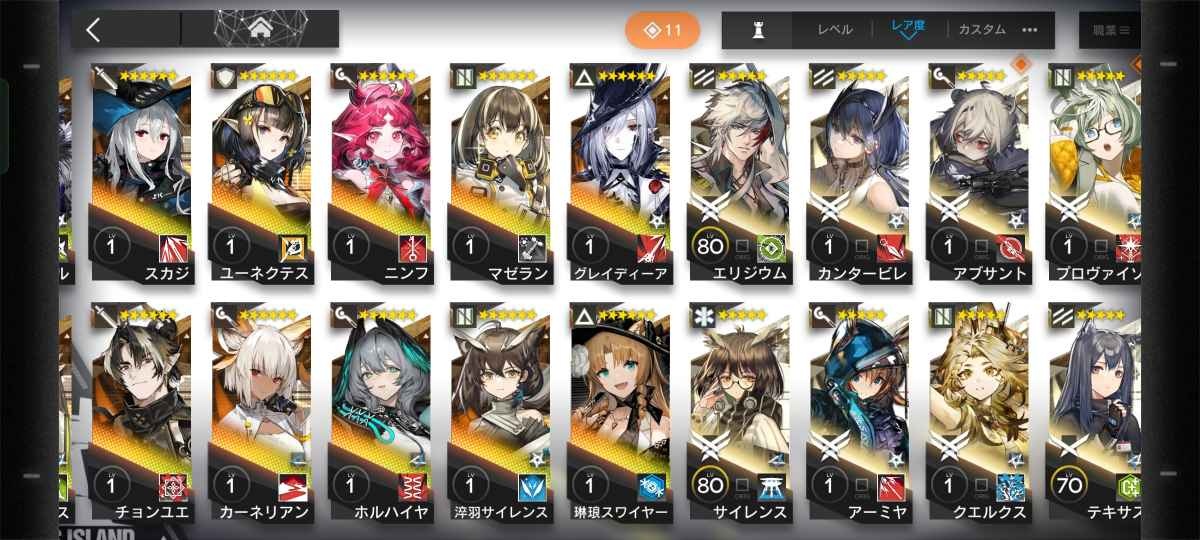Pick the マゼラン operator card
This screenshot has height=540, width=1200.
(497, 170)
